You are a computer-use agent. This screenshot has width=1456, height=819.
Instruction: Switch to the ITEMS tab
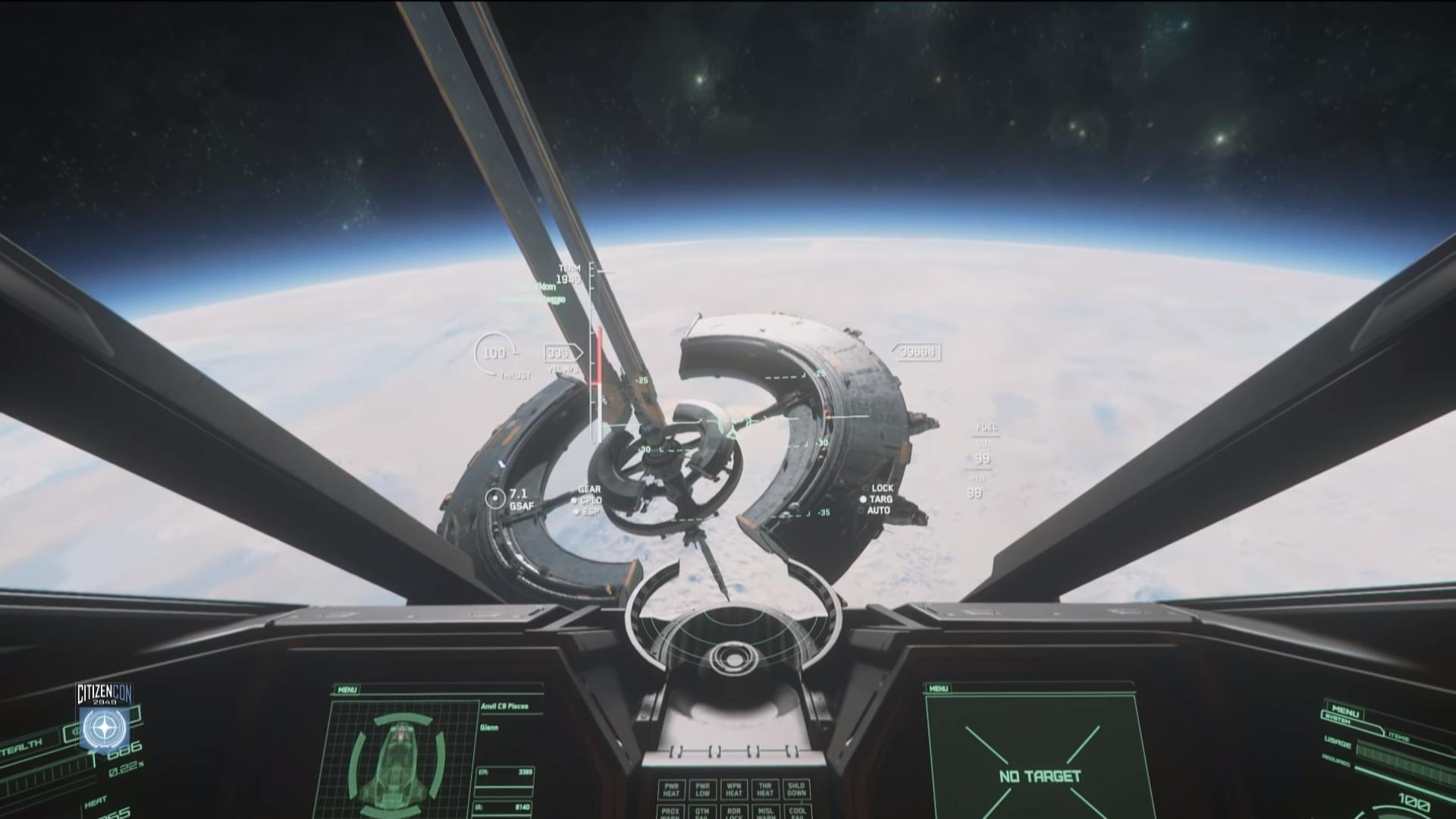1399,737
